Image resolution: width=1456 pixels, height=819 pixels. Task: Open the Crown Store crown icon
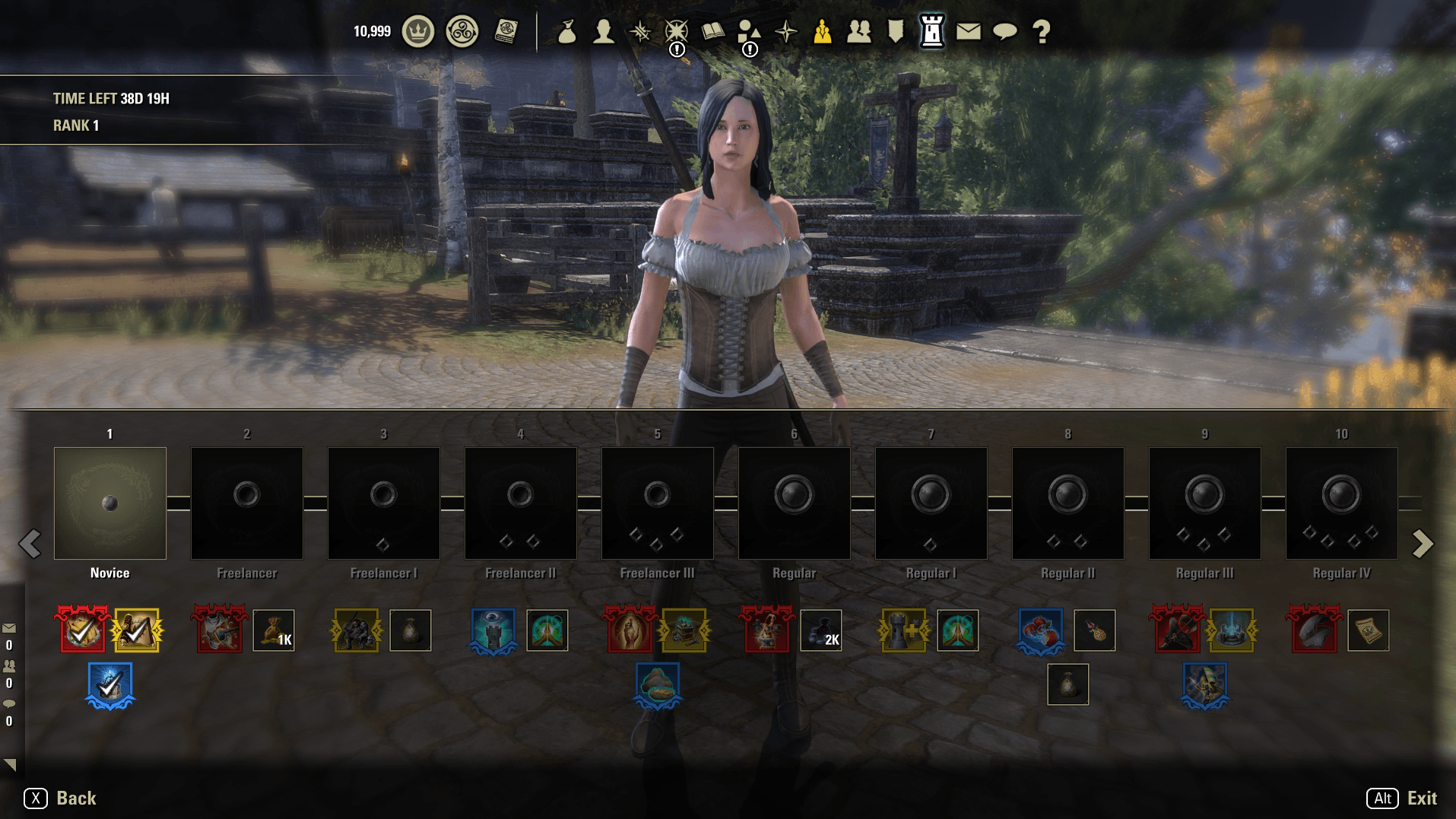[417, 32]
